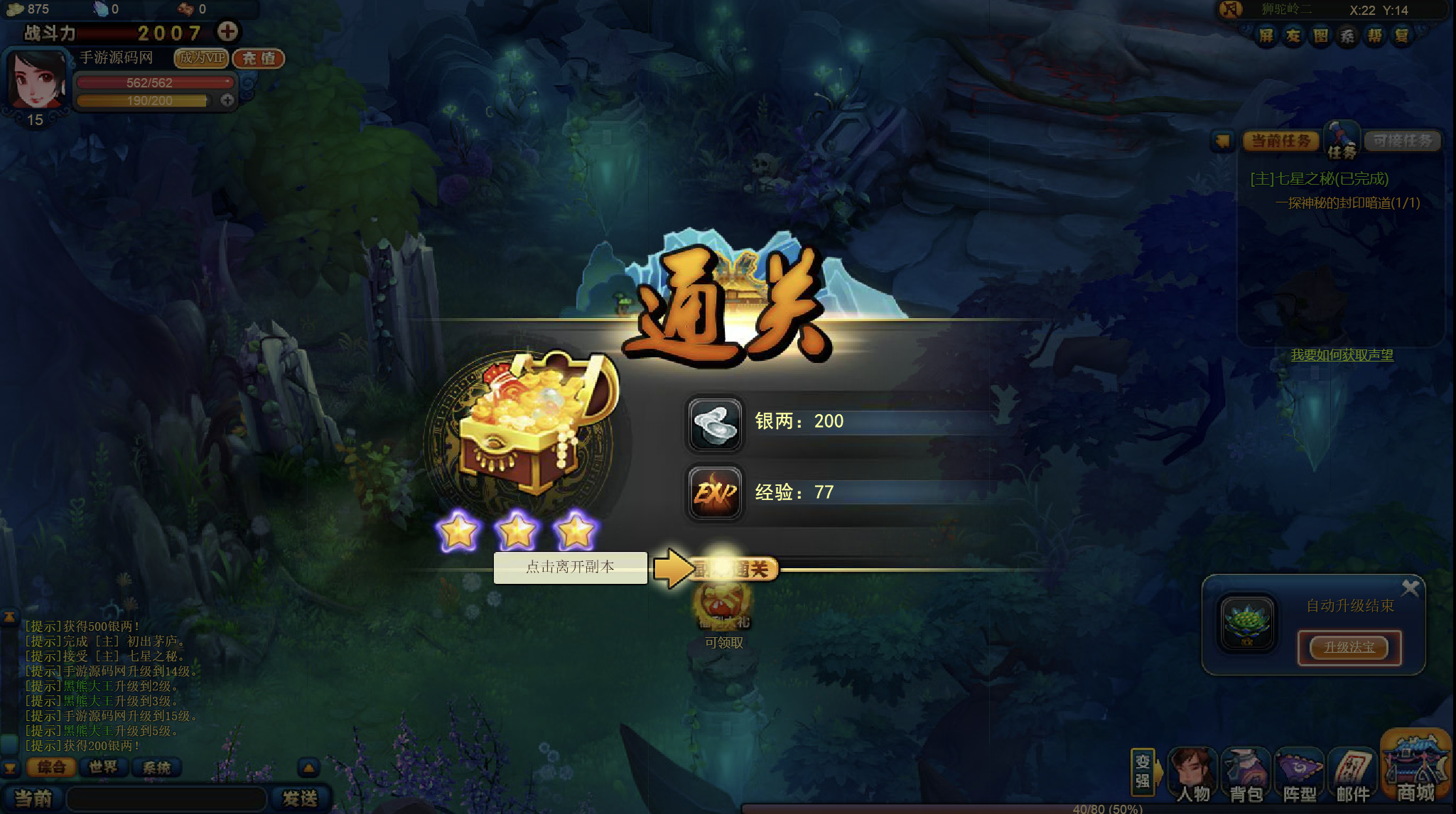Click the 发送 send chat button
Image resolution: width=1456 pixels, height=814 pixels.
(300, 798)
